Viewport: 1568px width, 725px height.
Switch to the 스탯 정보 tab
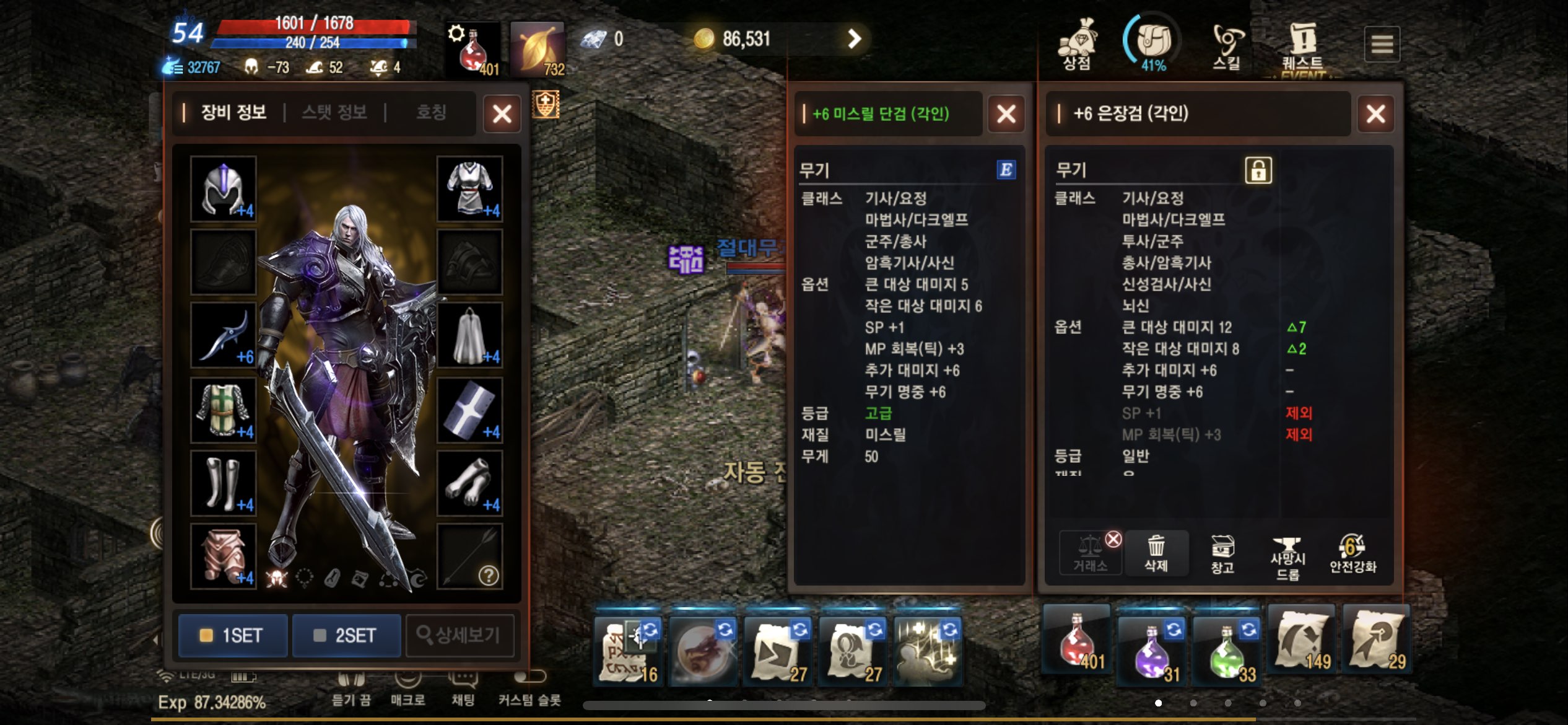pyautogui.click(x=334, y=112)
